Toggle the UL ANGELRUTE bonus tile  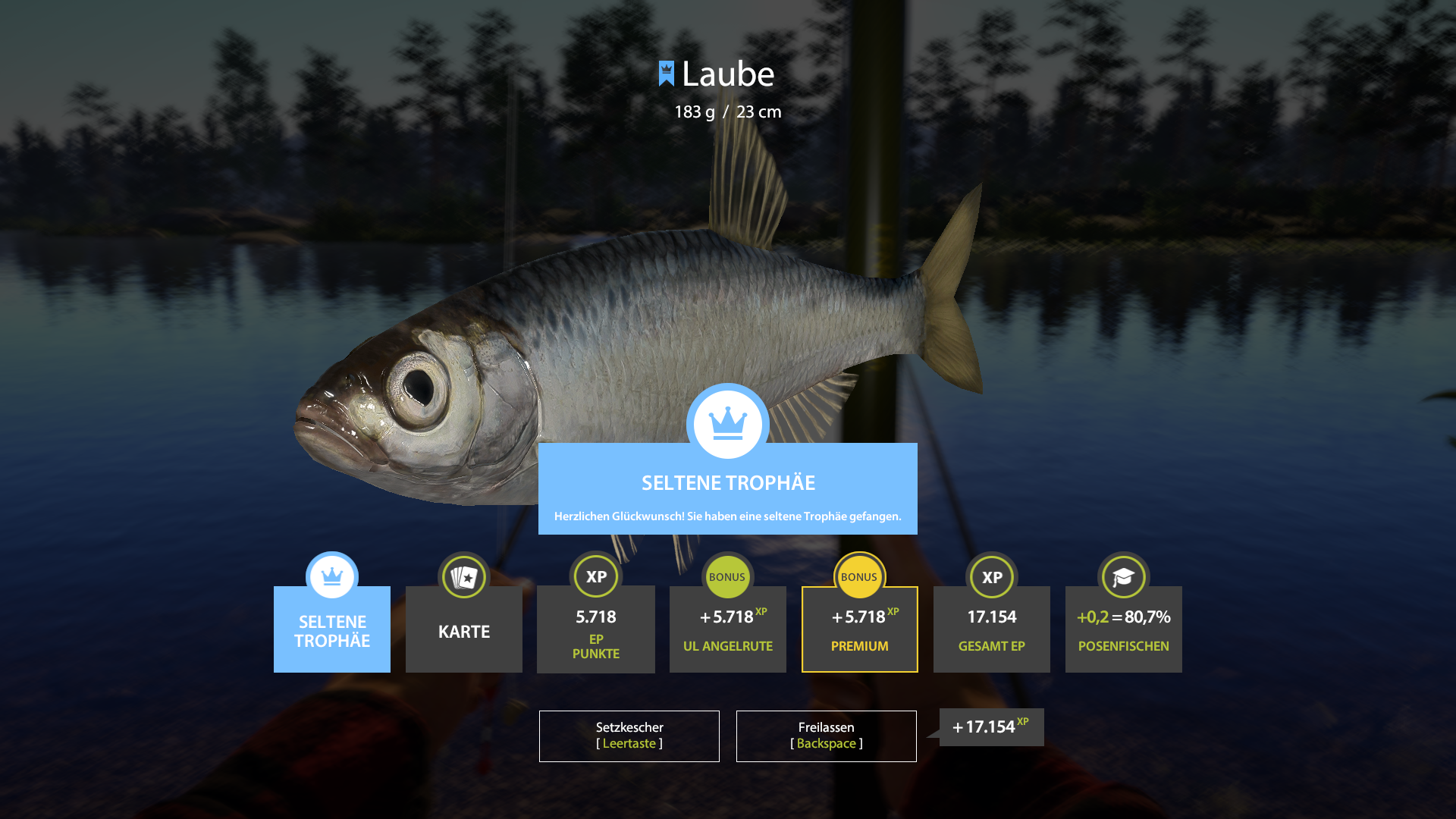click(727, 632)
